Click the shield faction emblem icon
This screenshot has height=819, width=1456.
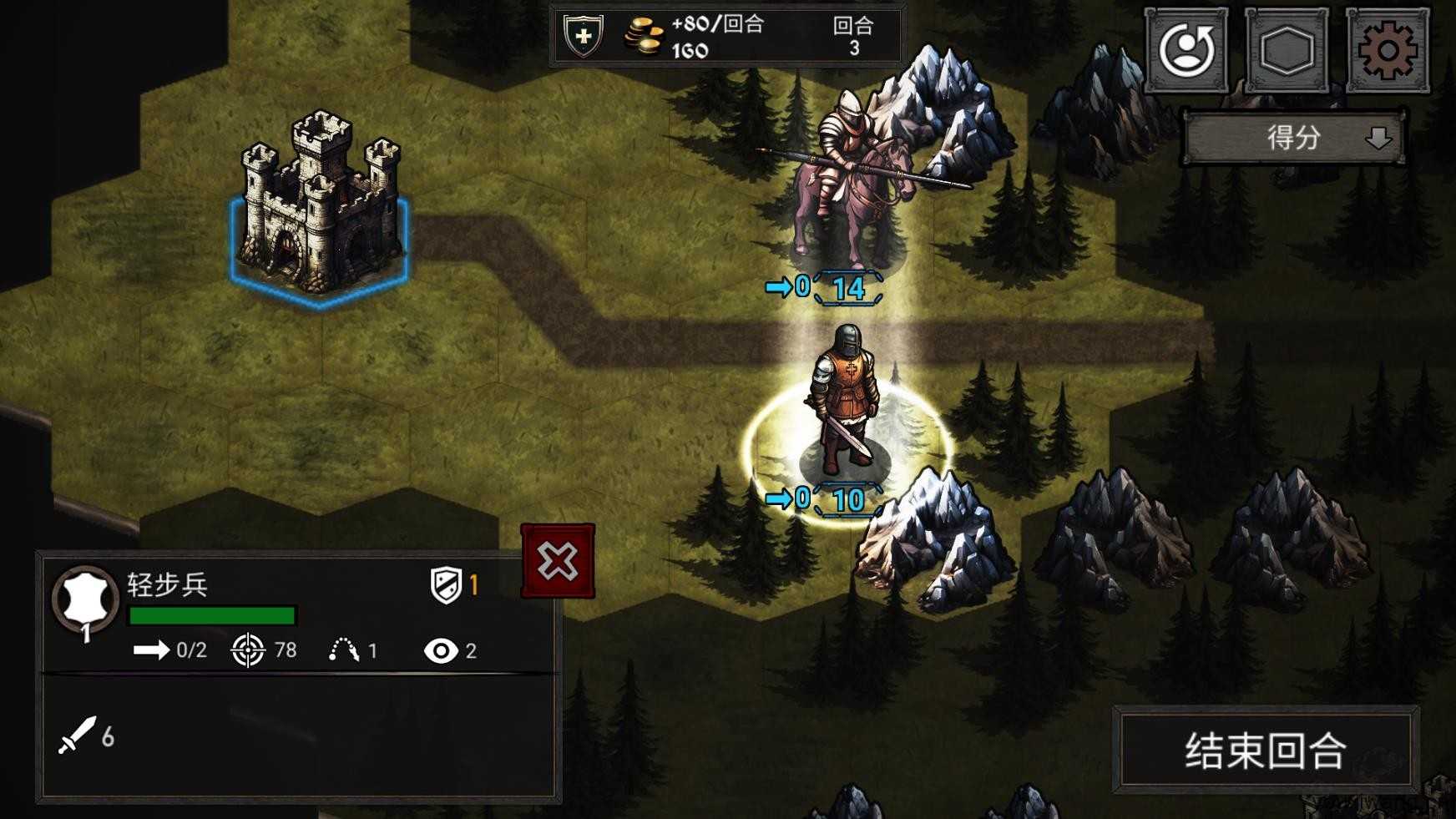584,36
